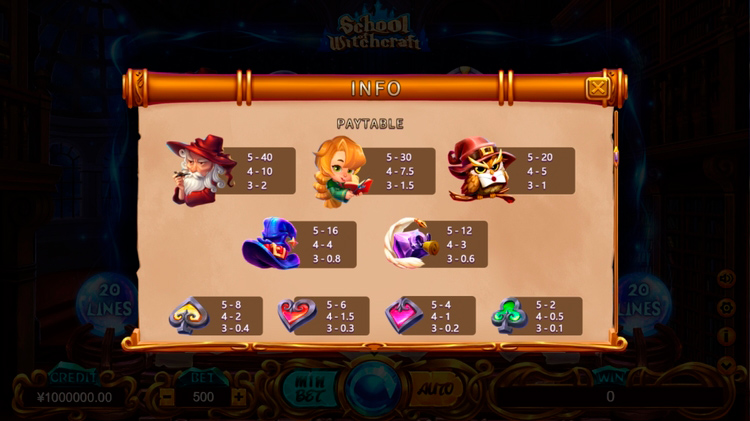Viewport: 750px width, 421px height.
Task: Increase the bet with the plus button
Action: (x=238, y=396)
